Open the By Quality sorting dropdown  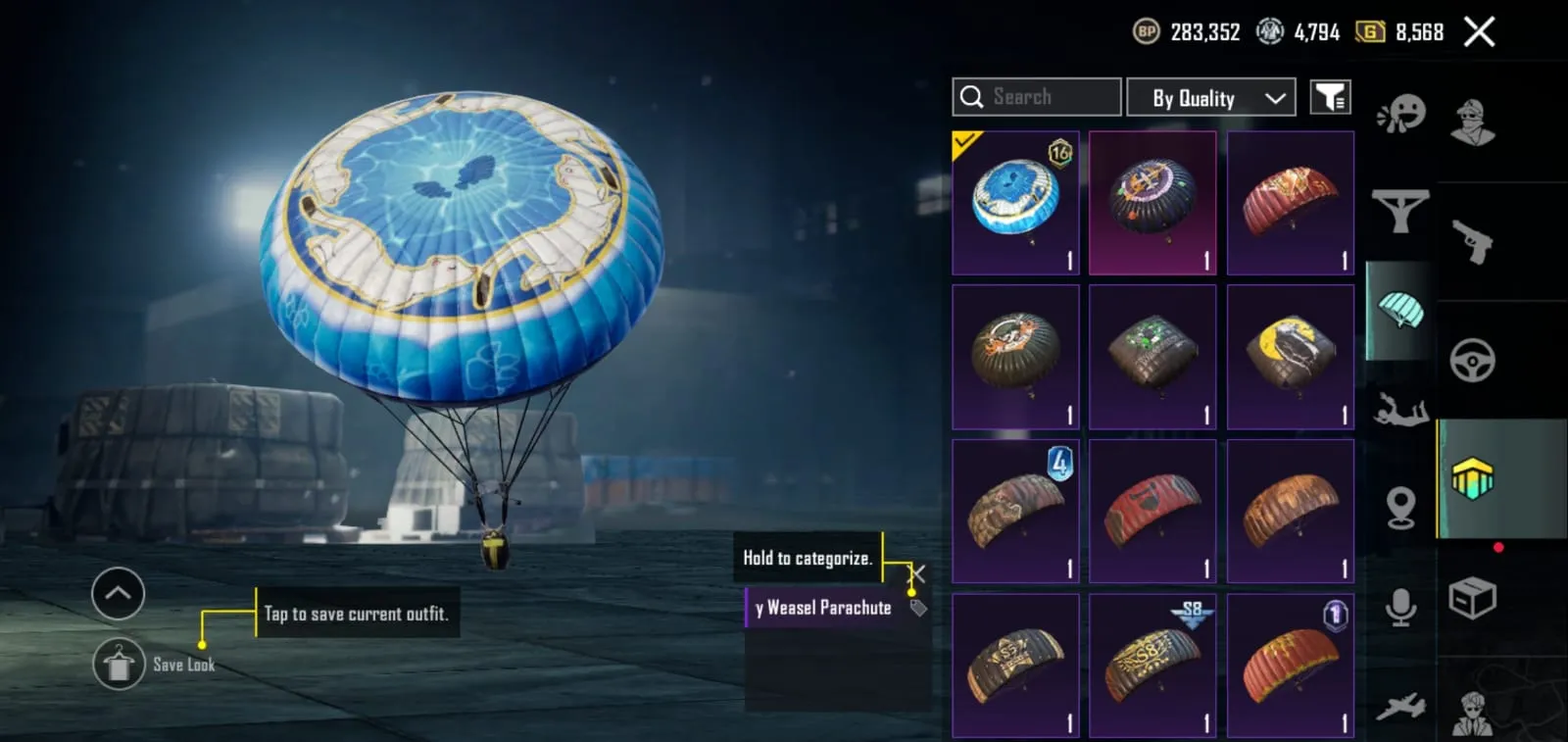click(1211, 96)
